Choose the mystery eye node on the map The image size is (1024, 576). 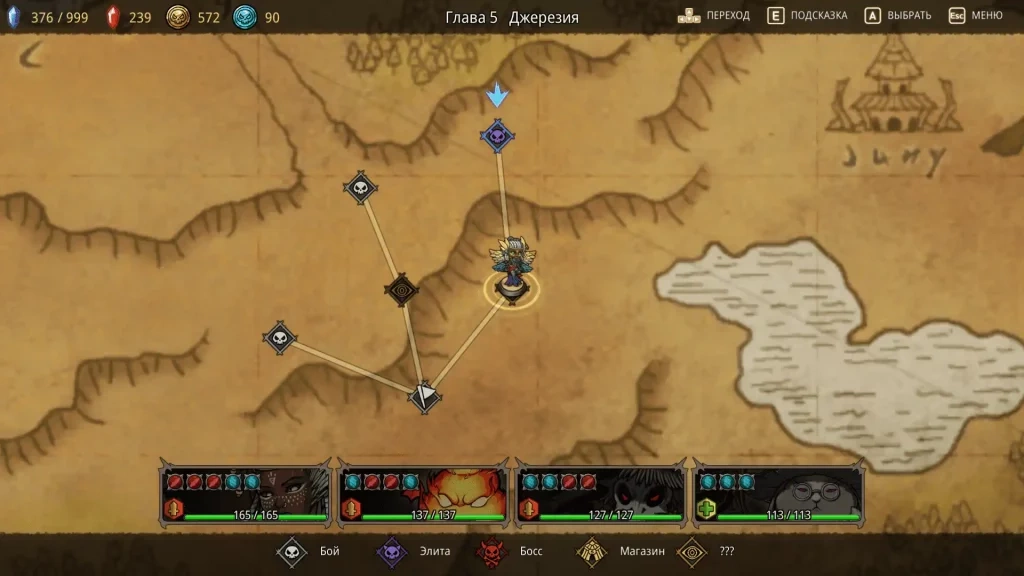point(401,290)
